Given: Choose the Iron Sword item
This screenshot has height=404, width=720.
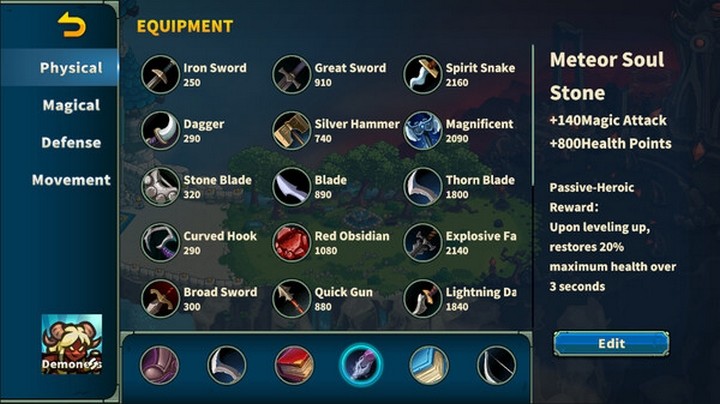Looking at the screenshot, I should pyautogui.click(x=161, y=74).
